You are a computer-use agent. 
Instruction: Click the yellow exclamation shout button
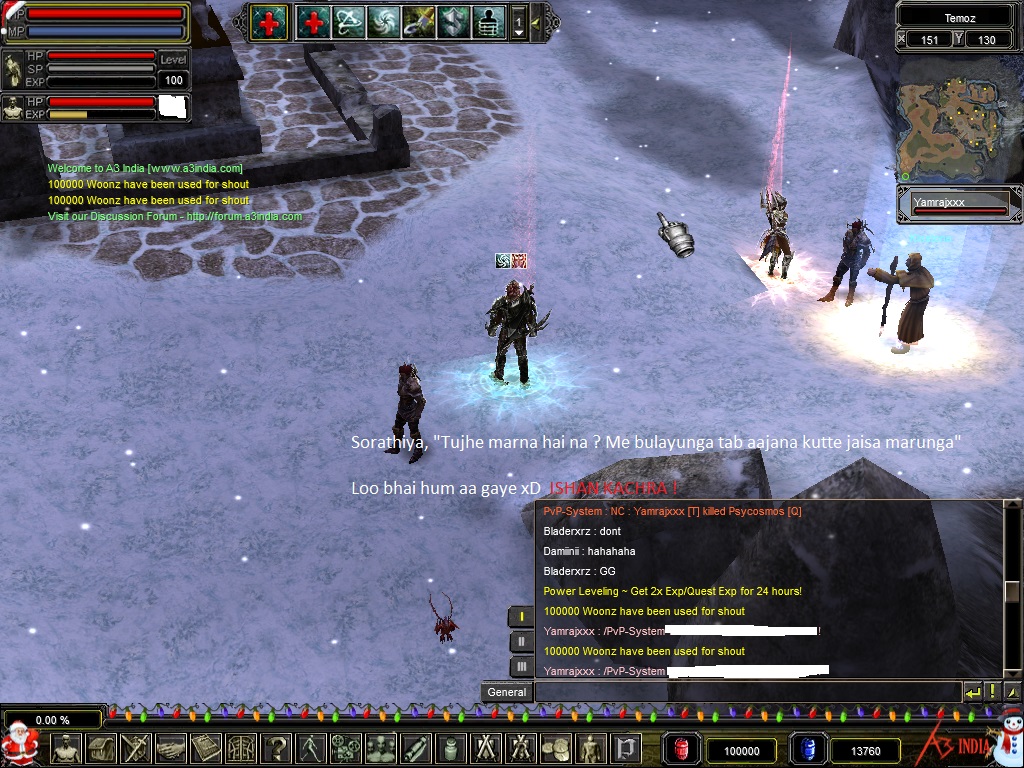992,692
